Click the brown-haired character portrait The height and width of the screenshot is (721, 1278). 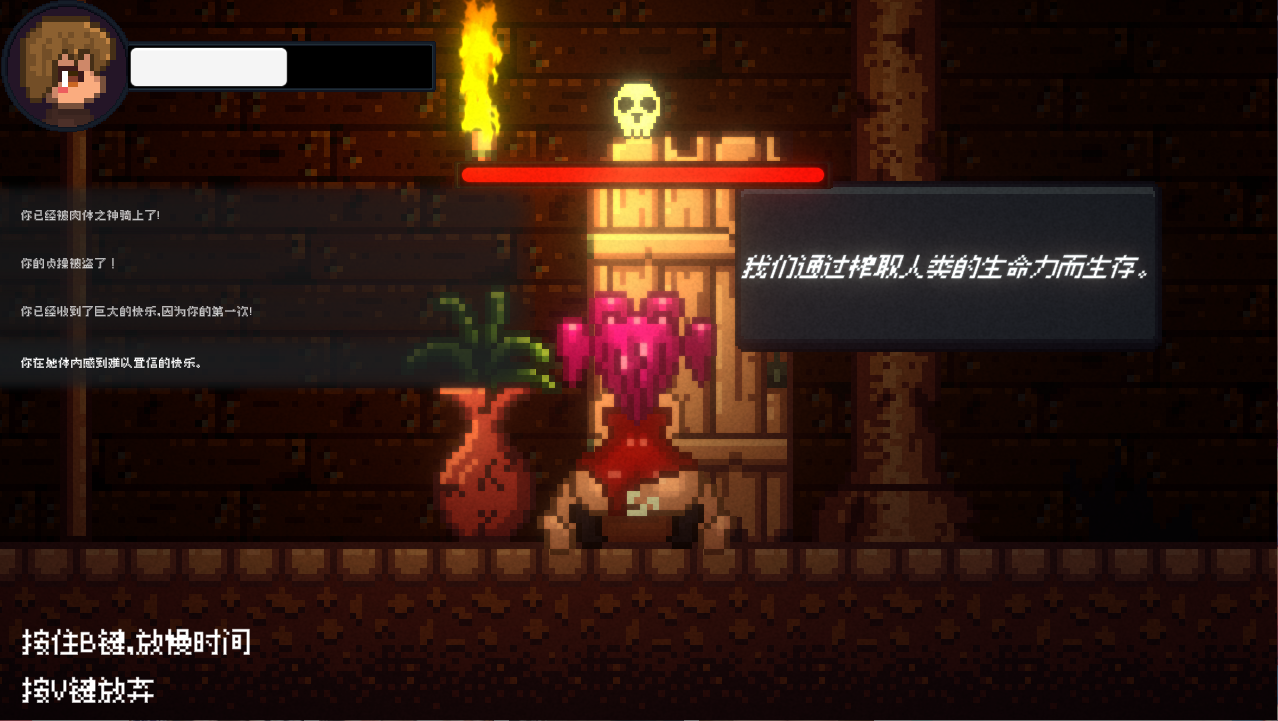coord(65,68)
